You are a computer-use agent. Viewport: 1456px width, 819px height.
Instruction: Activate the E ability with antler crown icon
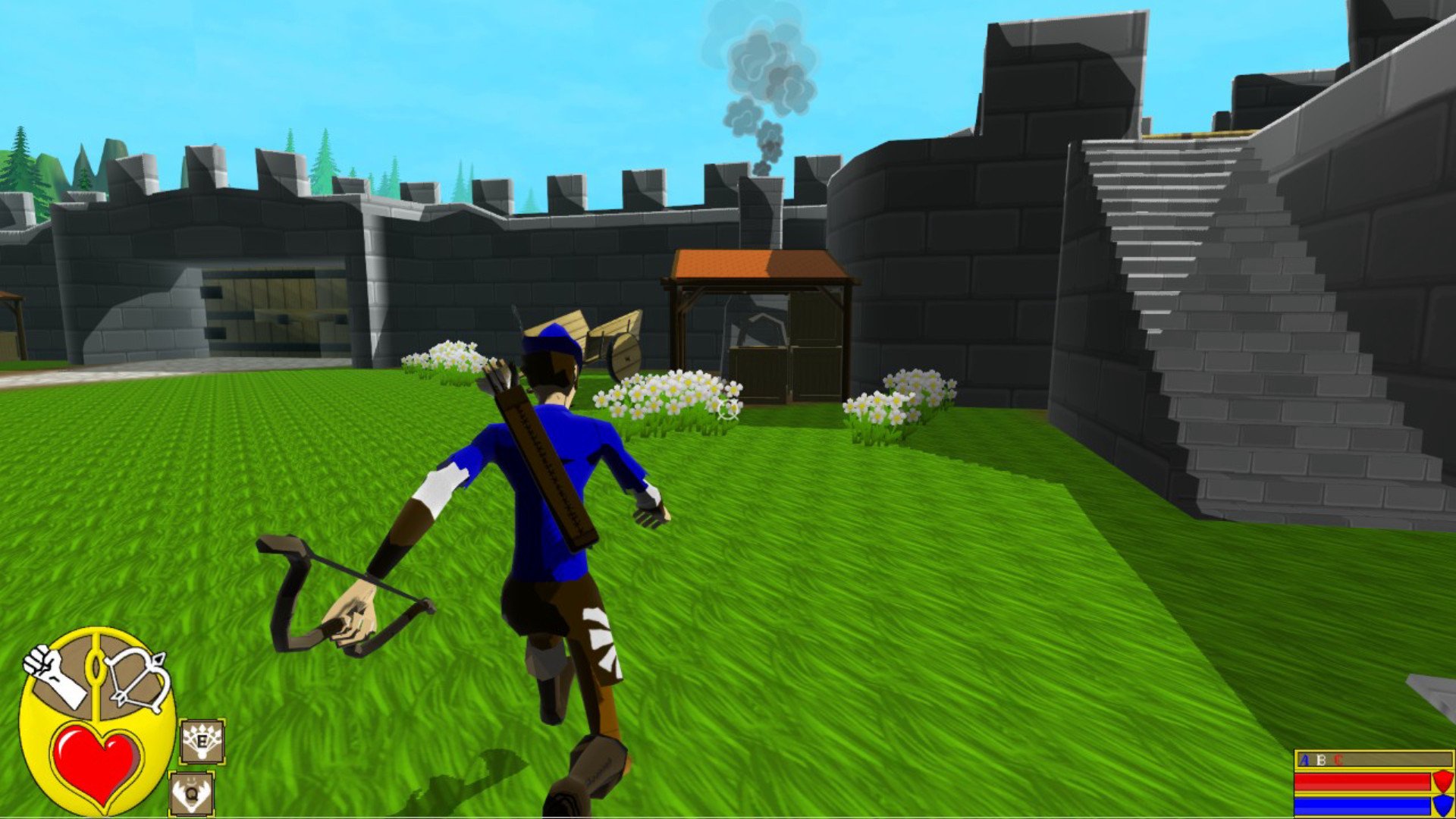point(201,742)
